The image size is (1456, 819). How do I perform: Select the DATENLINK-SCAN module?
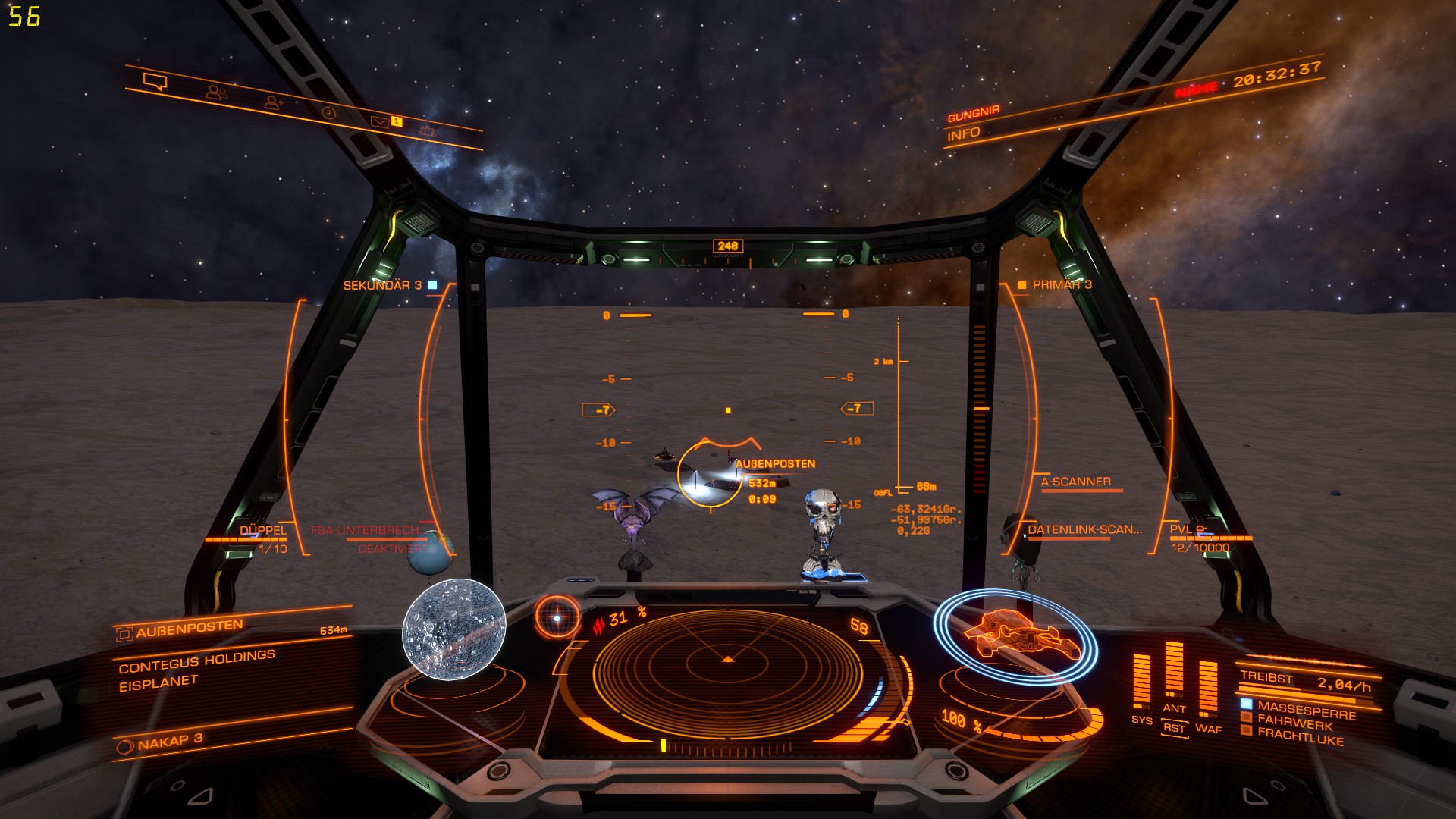[1084, 529]
